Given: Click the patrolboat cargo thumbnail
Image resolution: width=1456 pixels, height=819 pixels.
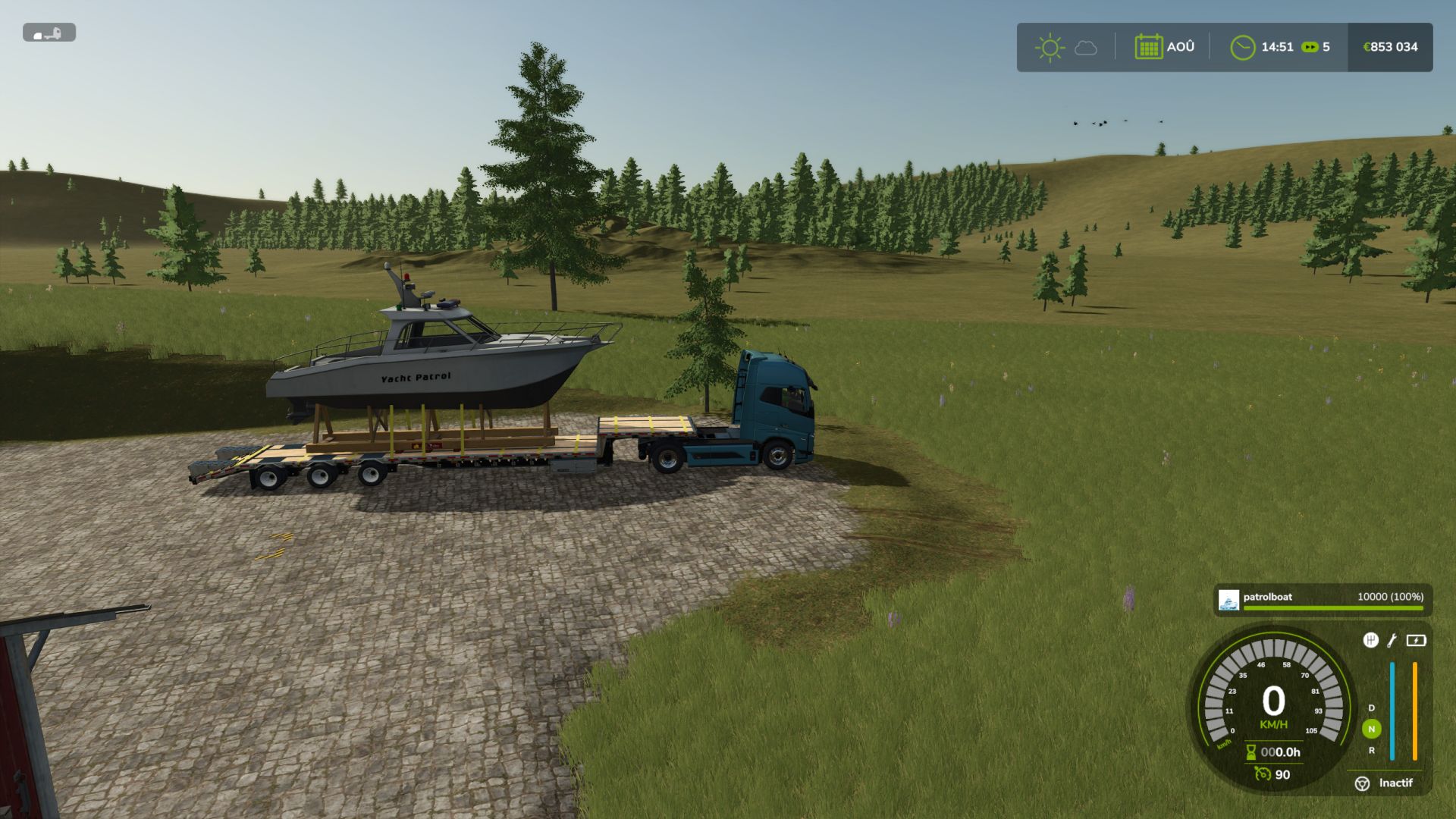Looking at the screenshot, I should pos(1228,600).
